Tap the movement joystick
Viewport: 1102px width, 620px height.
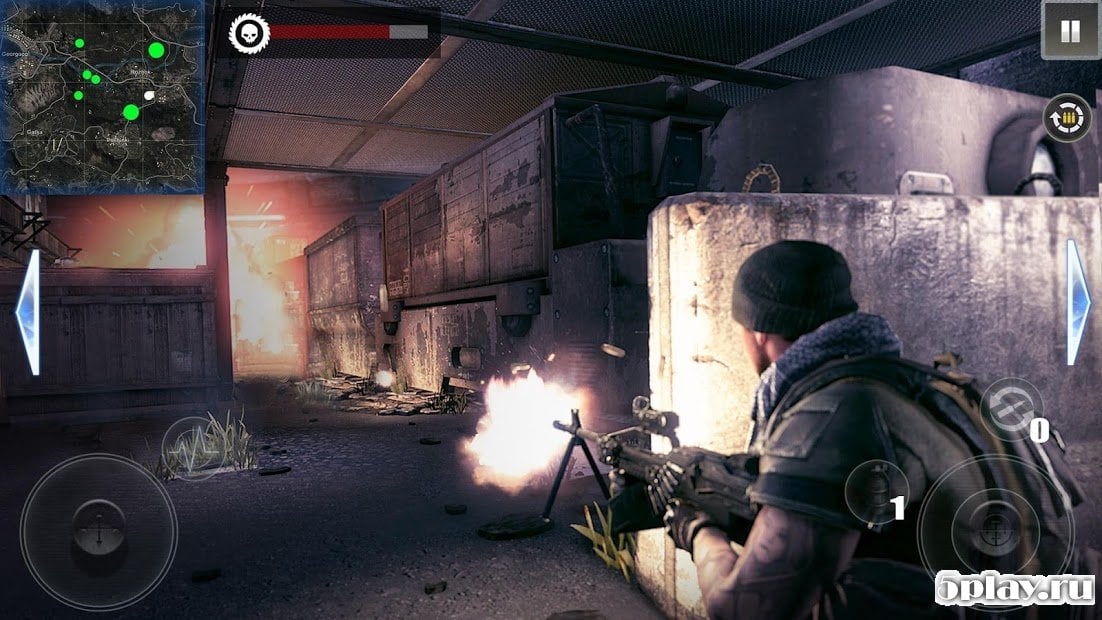[x=99, y=532]
